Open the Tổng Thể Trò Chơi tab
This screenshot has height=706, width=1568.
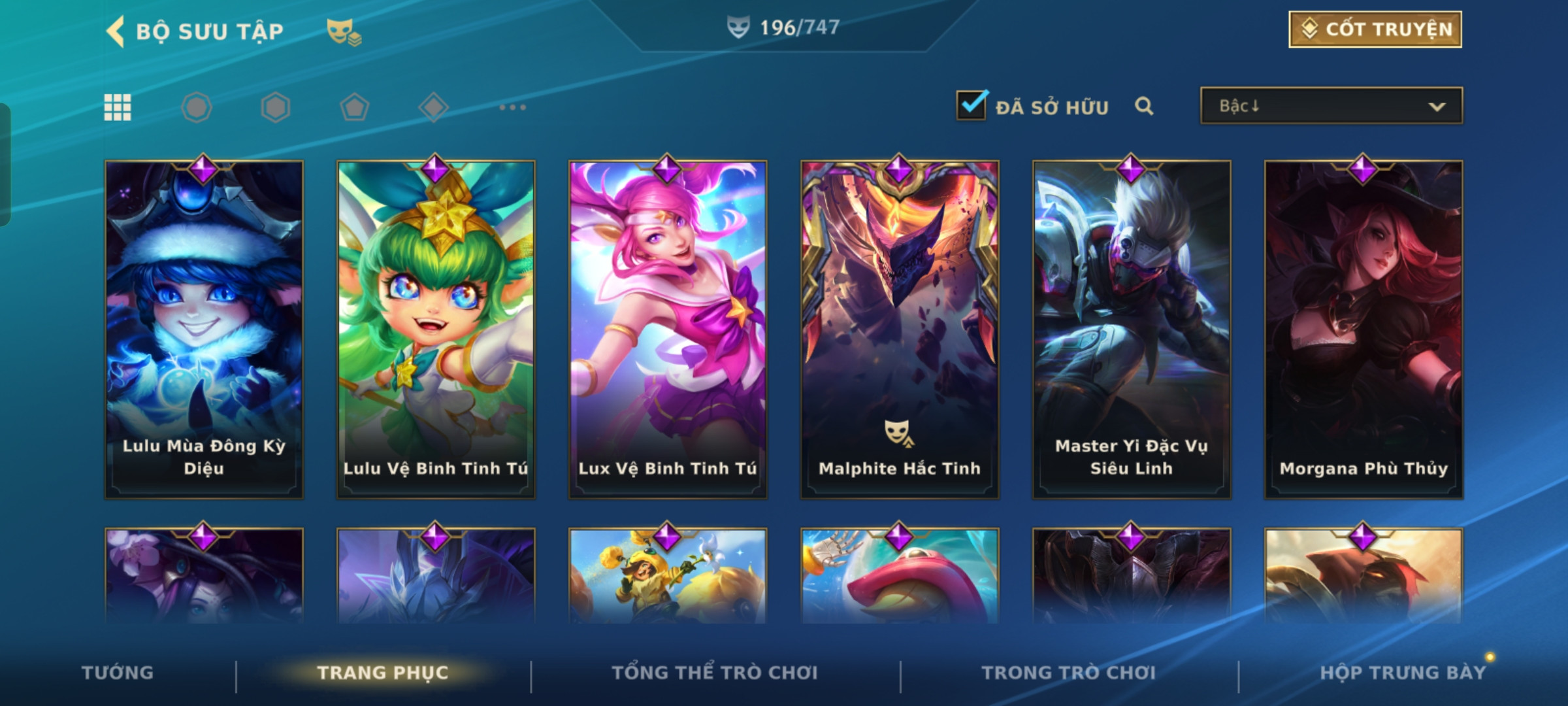click(x=715, y=673)
